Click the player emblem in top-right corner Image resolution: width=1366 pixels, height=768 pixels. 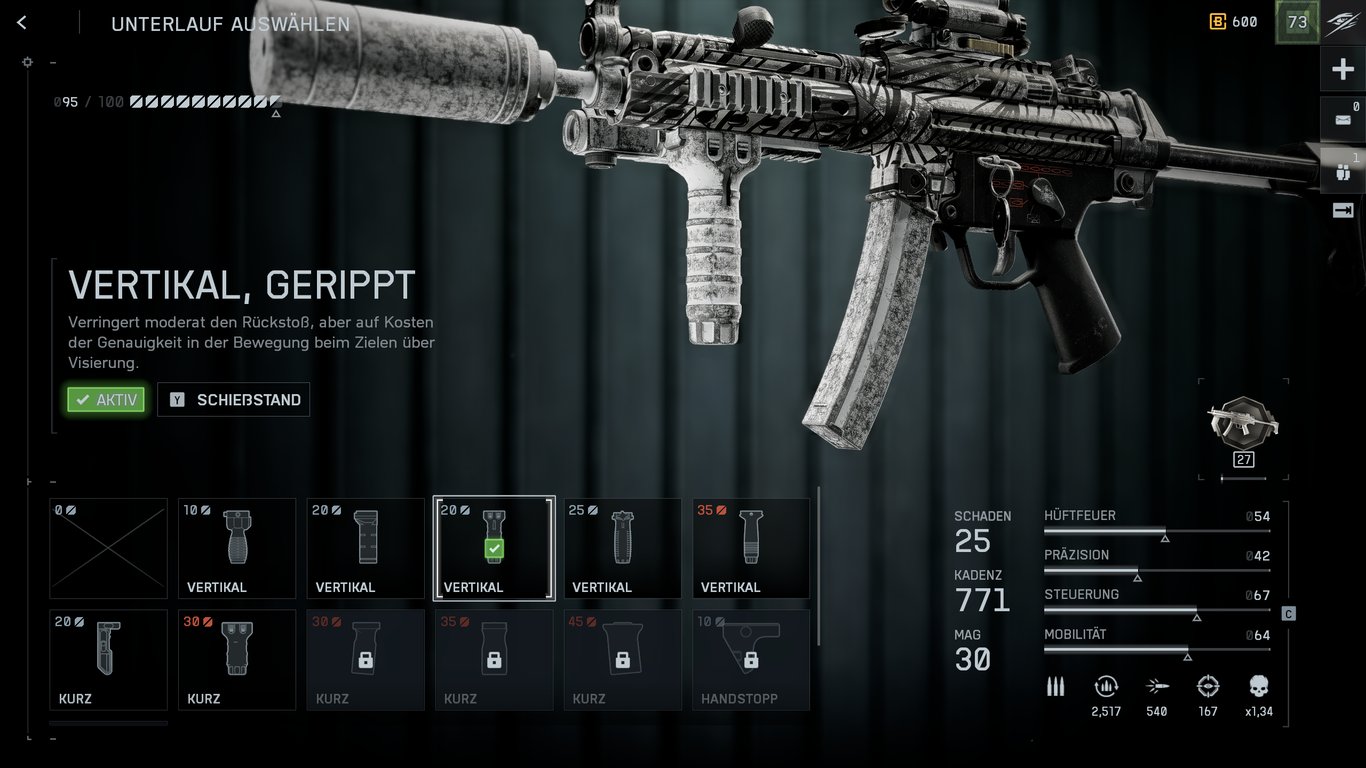tap(1343, 23)
